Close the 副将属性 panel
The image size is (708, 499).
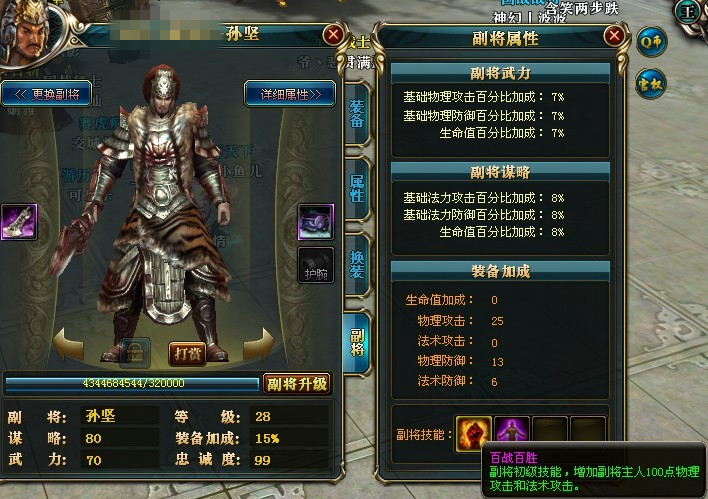614,38
